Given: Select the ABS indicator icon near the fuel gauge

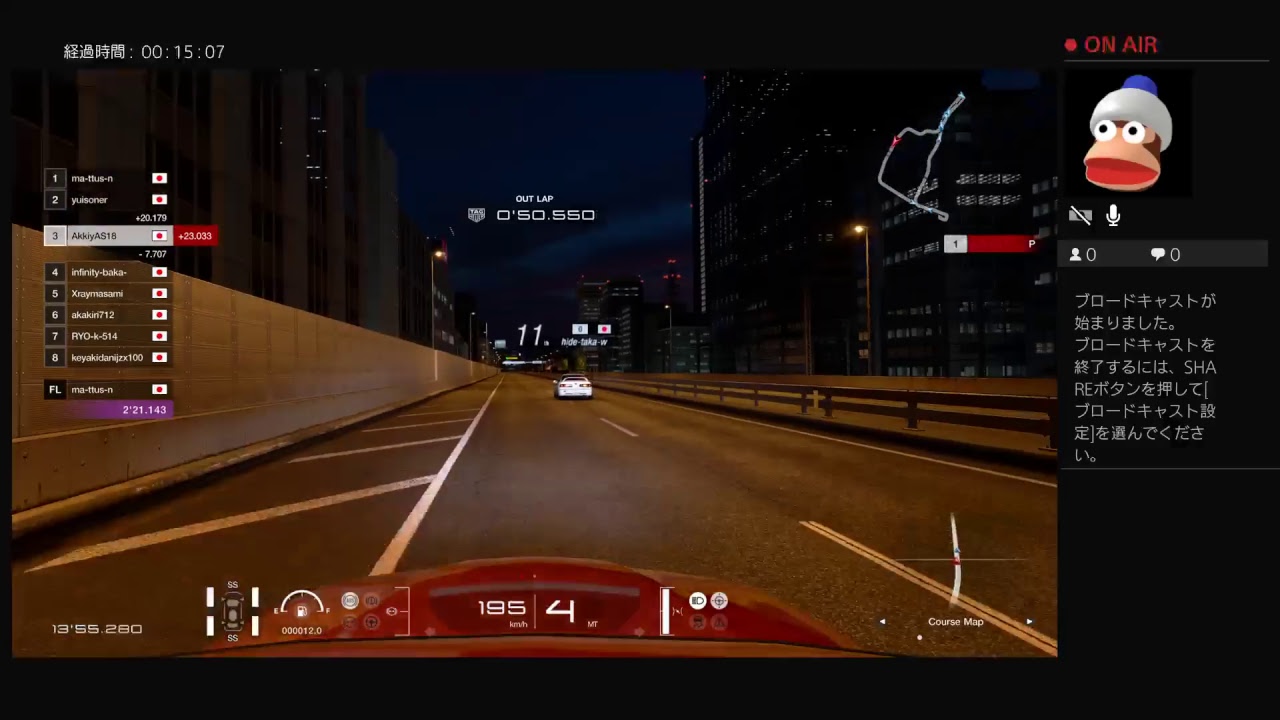Looking at the screenshot, I should 350,600.
